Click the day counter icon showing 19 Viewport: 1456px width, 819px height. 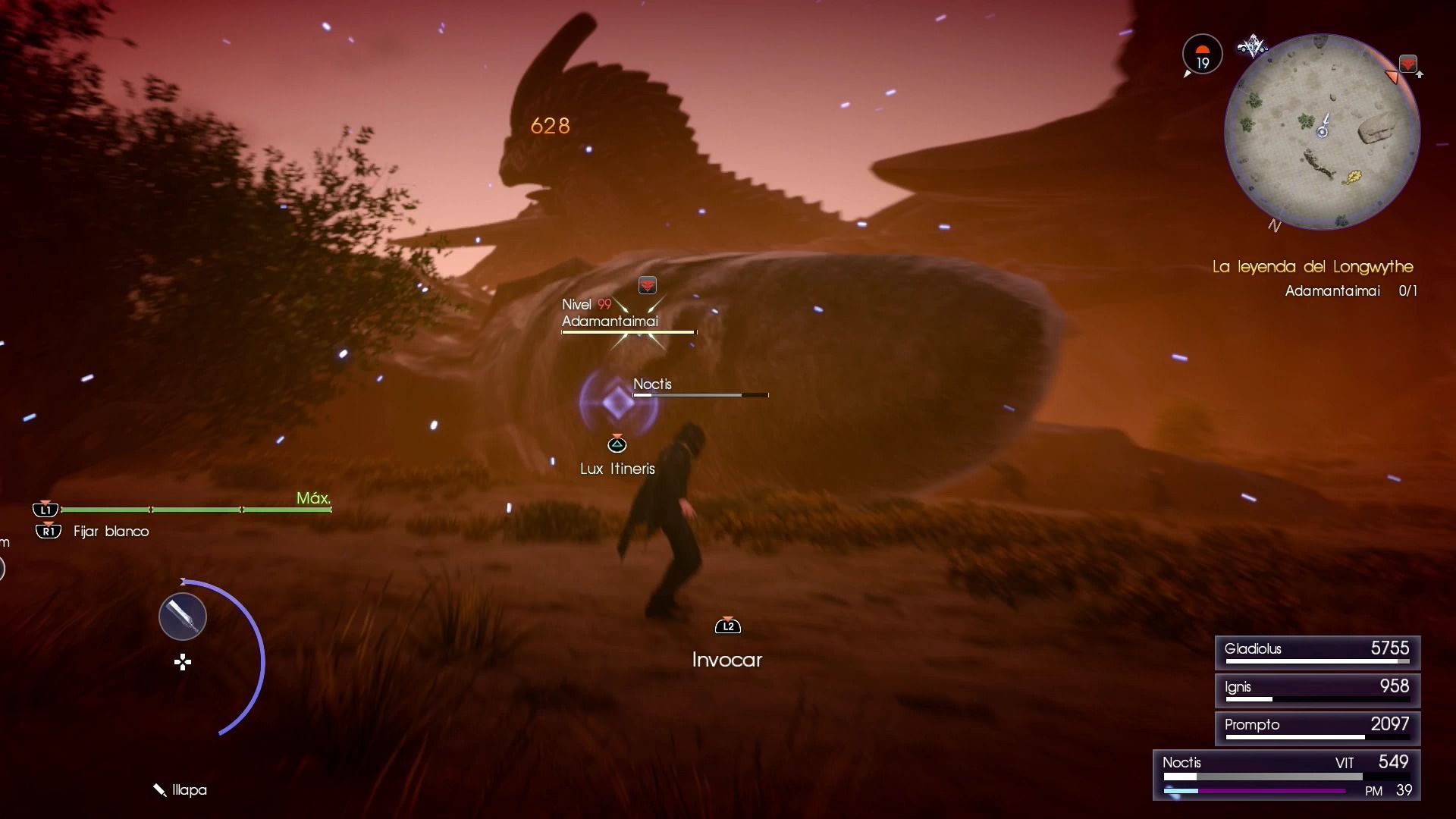point(1202,55)
